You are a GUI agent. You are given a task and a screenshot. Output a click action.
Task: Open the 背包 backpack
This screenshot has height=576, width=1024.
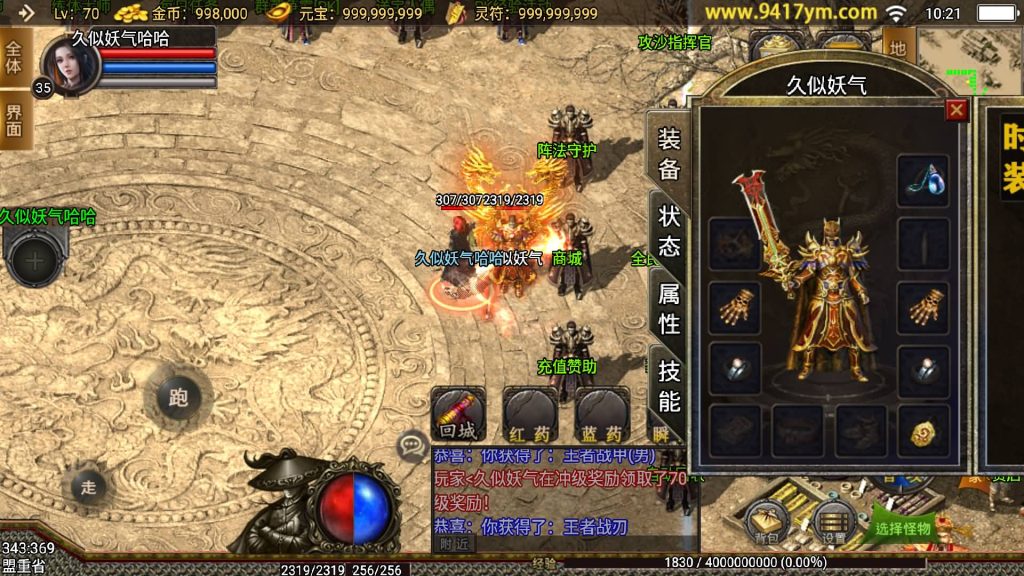click(x=766, y=521)
